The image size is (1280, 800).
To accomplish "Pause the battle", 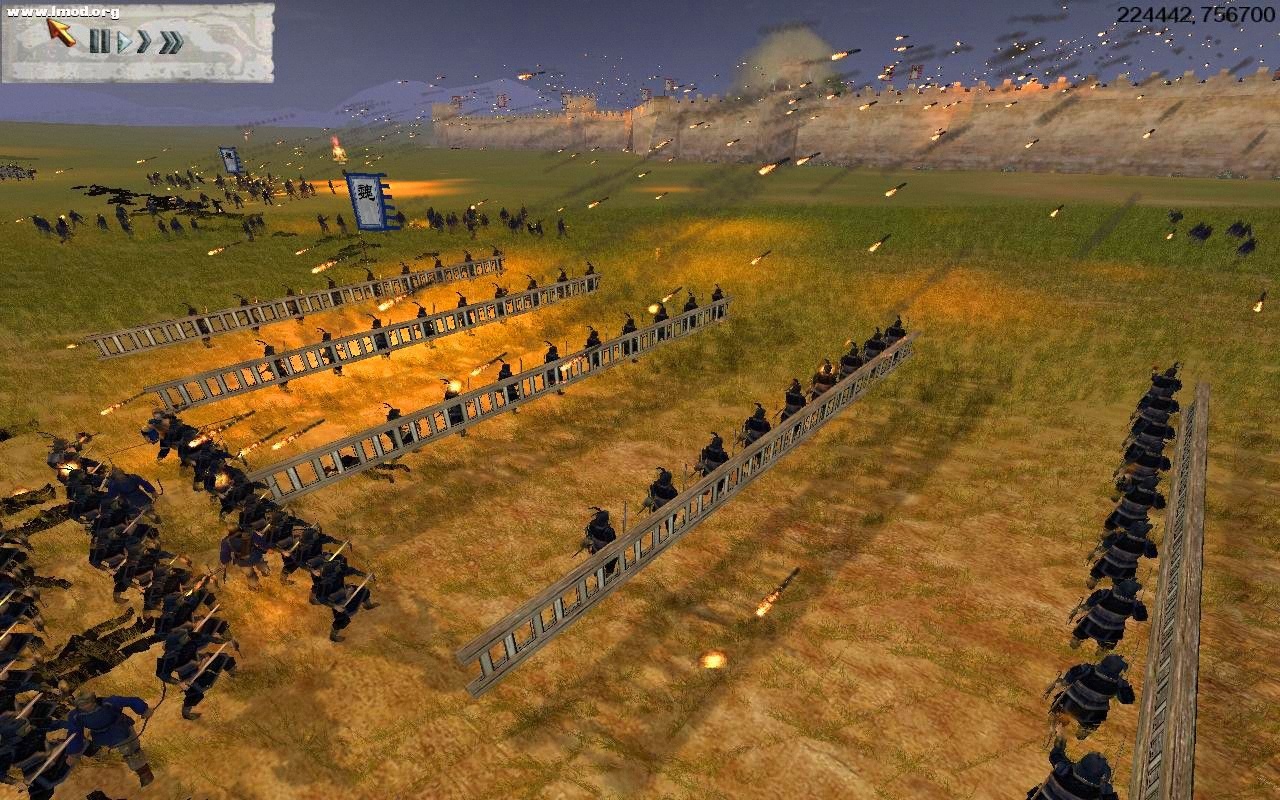I will point(101,41).
